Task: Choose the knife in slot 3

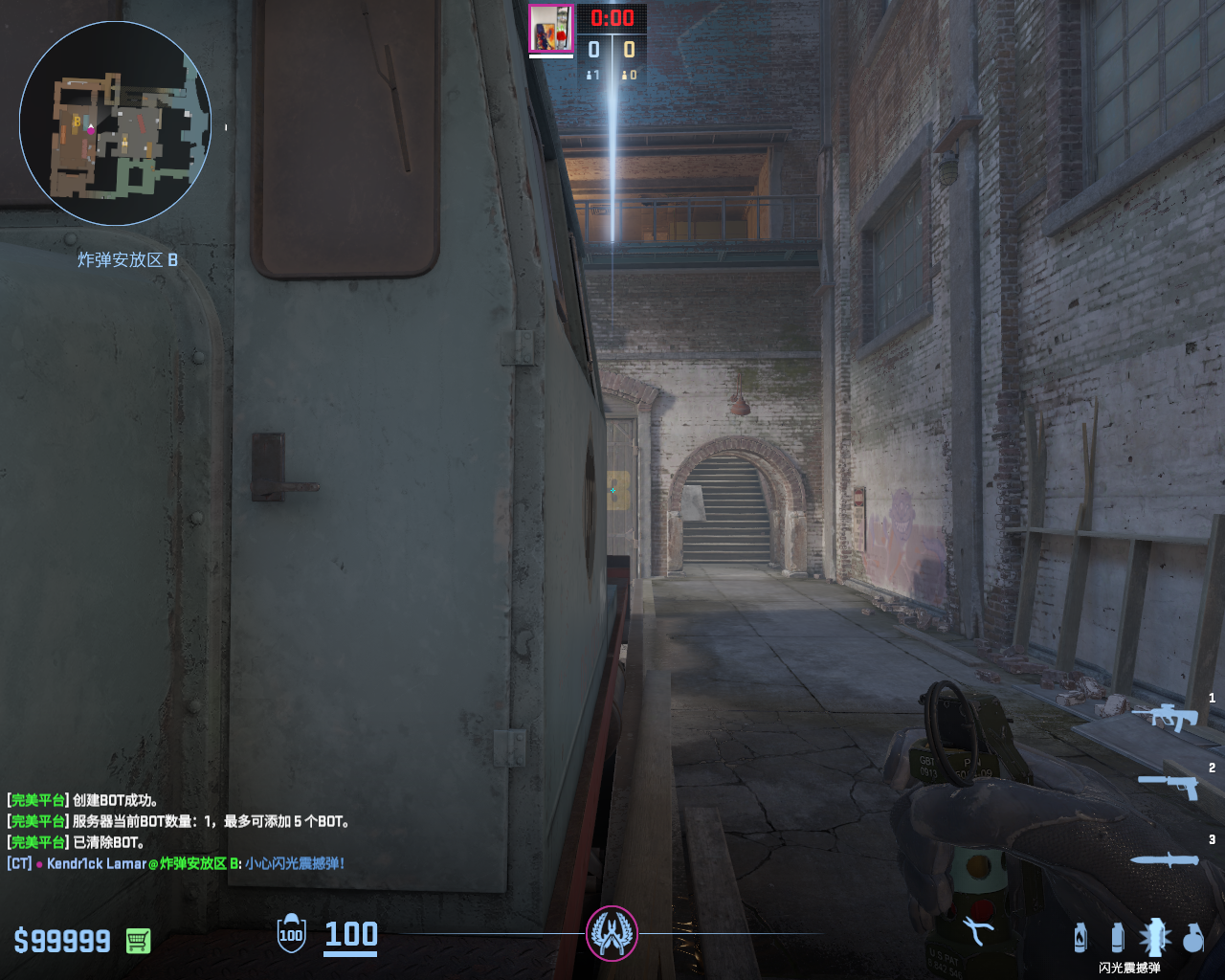Action: (1165, 859)
